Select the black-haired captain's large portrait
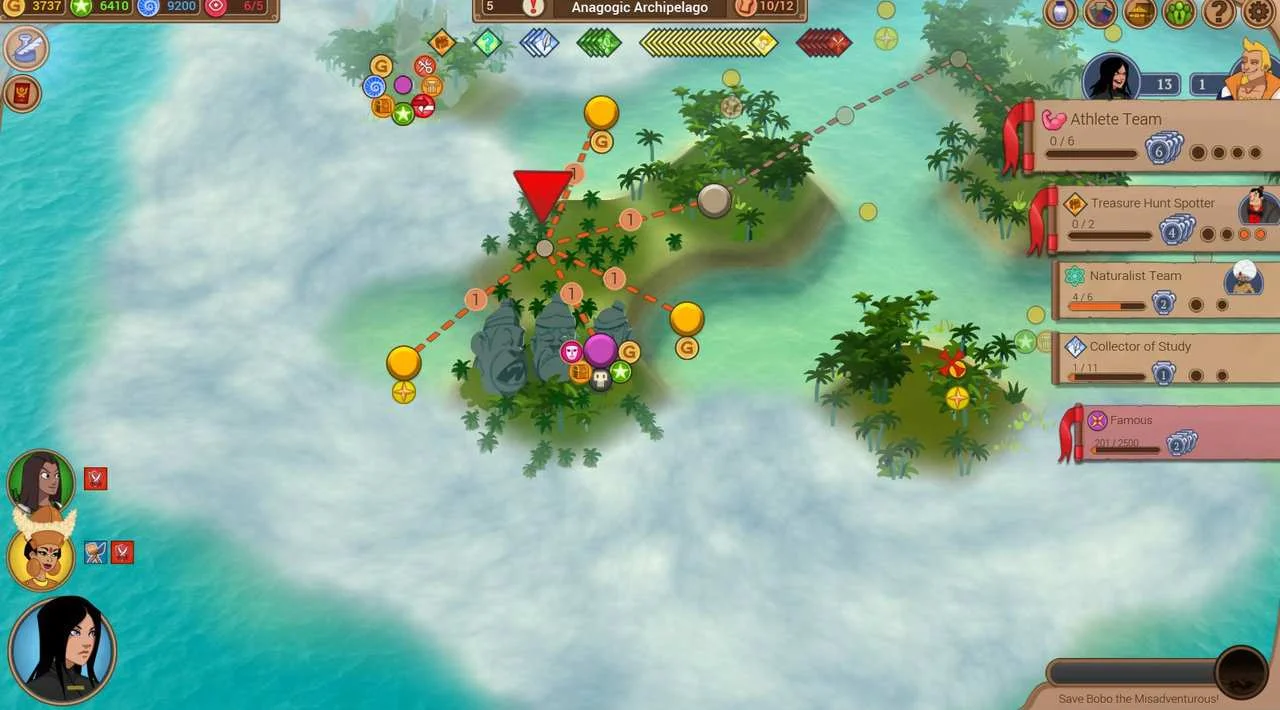Viewport: 1280px width, 710px height. [62, 650]
